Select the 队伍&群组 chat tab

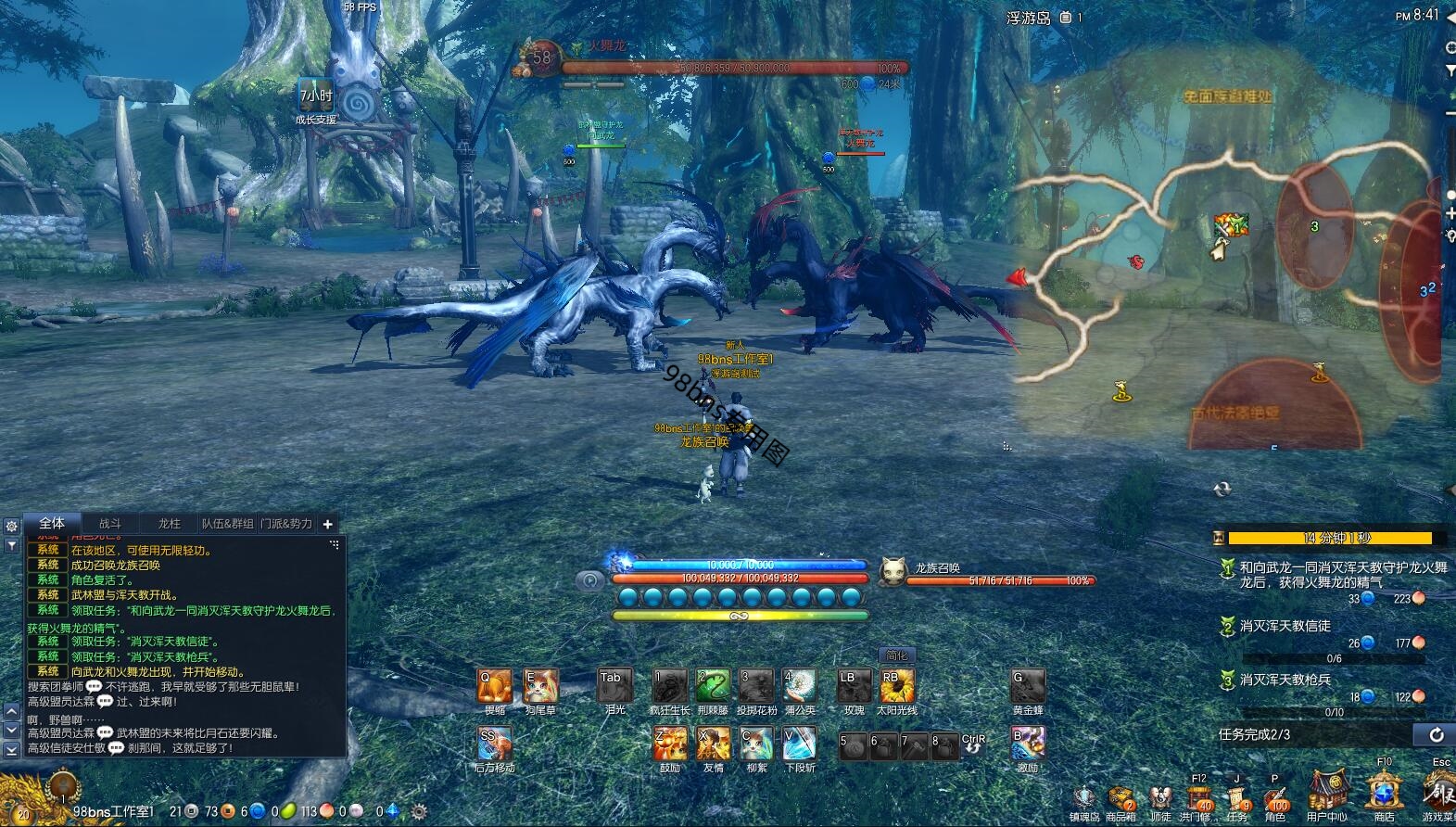[228, 524]
